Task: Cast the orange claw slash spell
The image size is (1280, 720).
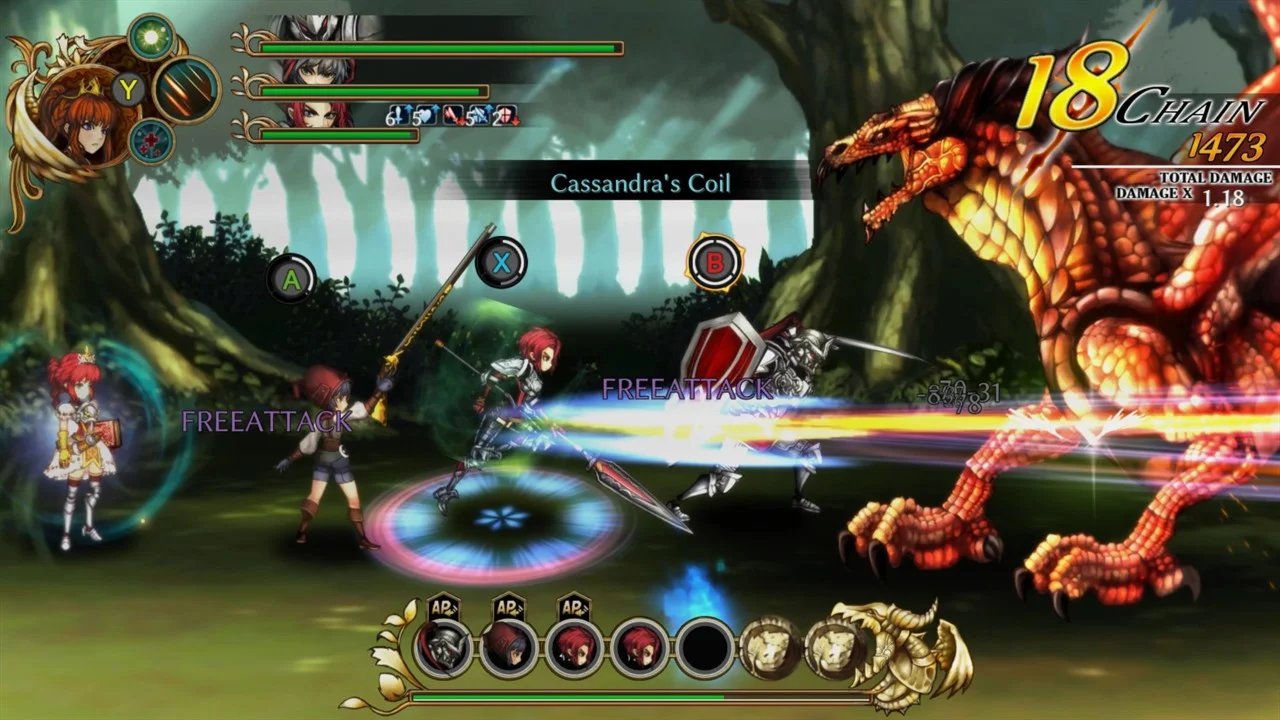Action: 186,90
